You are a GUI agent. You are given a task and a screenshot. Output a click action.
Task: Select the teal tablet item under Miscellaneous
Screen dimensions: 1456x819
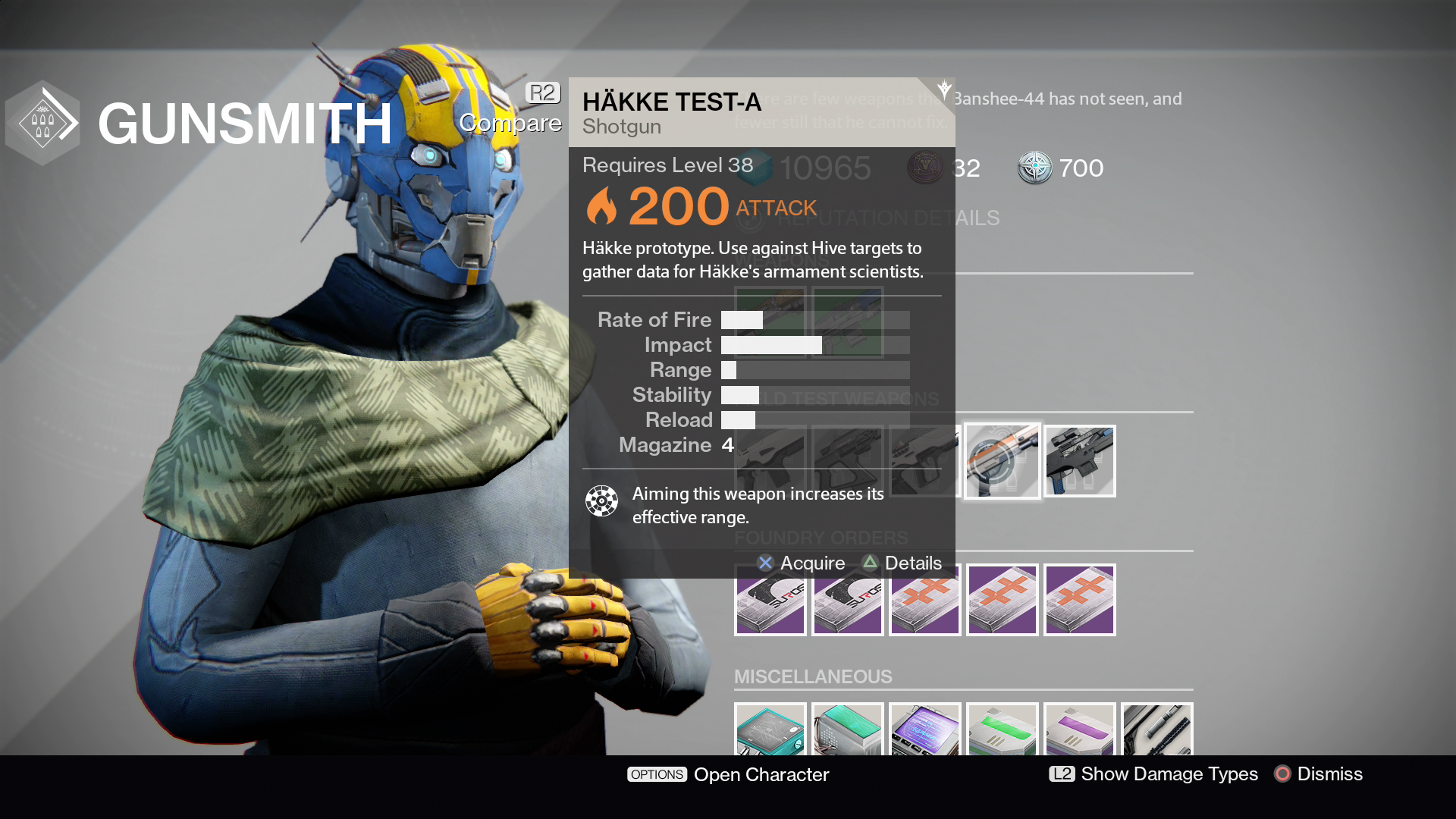click(x=770, y=730)
